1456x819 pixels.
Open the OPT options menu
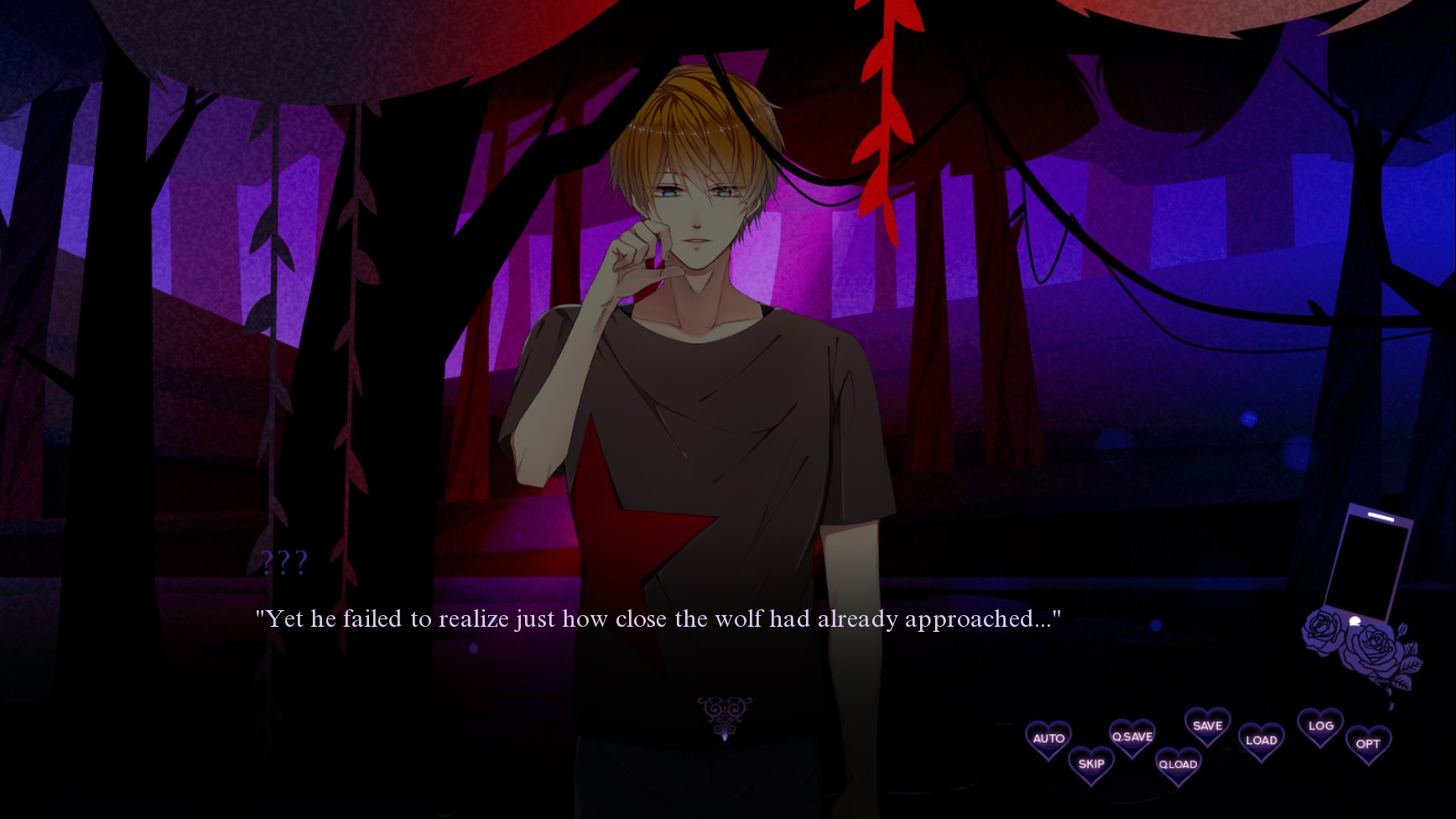click(1368, 744)
